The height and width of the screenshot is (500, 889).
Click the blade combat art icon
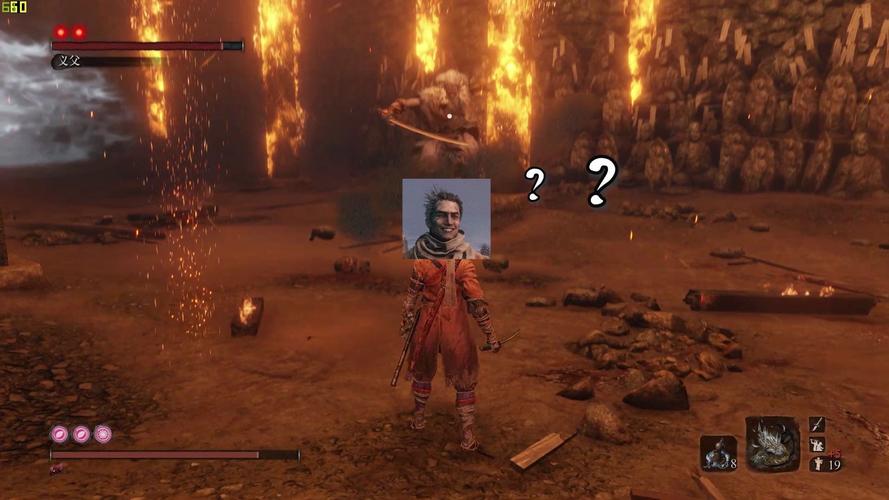tap(817, 425)
